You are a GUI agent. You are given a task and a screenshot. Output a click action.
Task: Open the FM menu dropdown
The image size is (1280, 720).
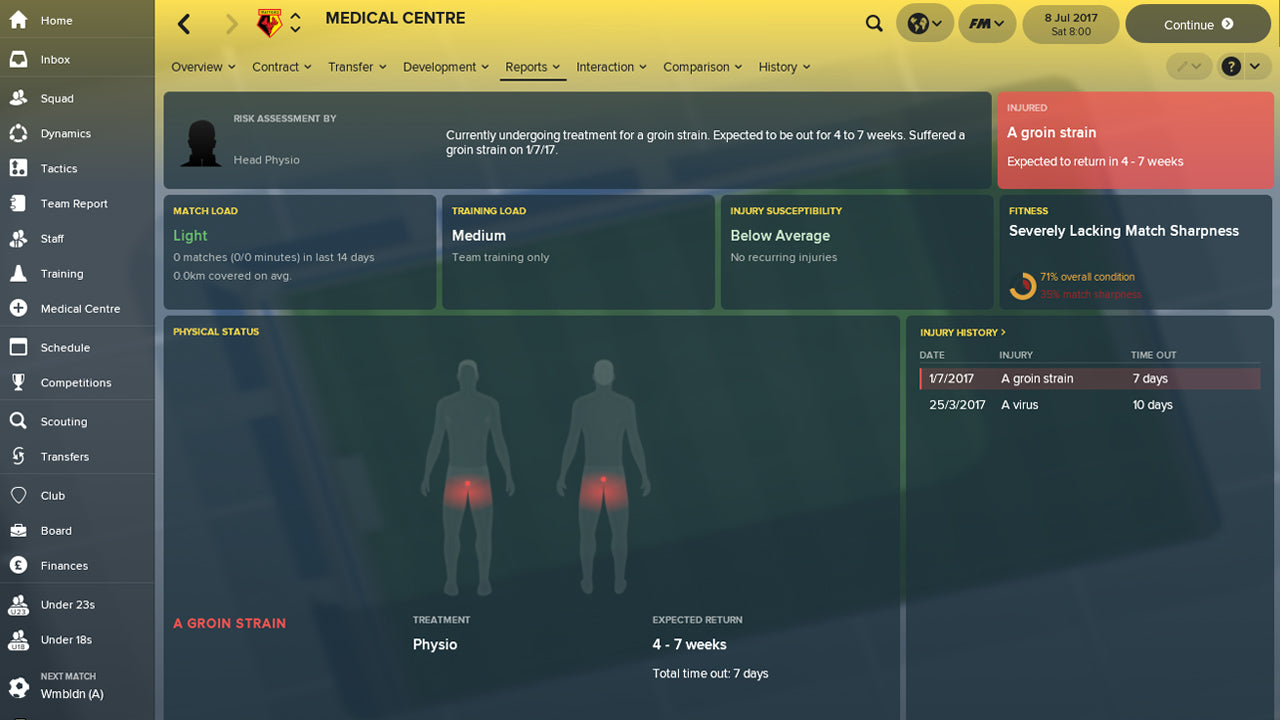[x=986, y=24]
